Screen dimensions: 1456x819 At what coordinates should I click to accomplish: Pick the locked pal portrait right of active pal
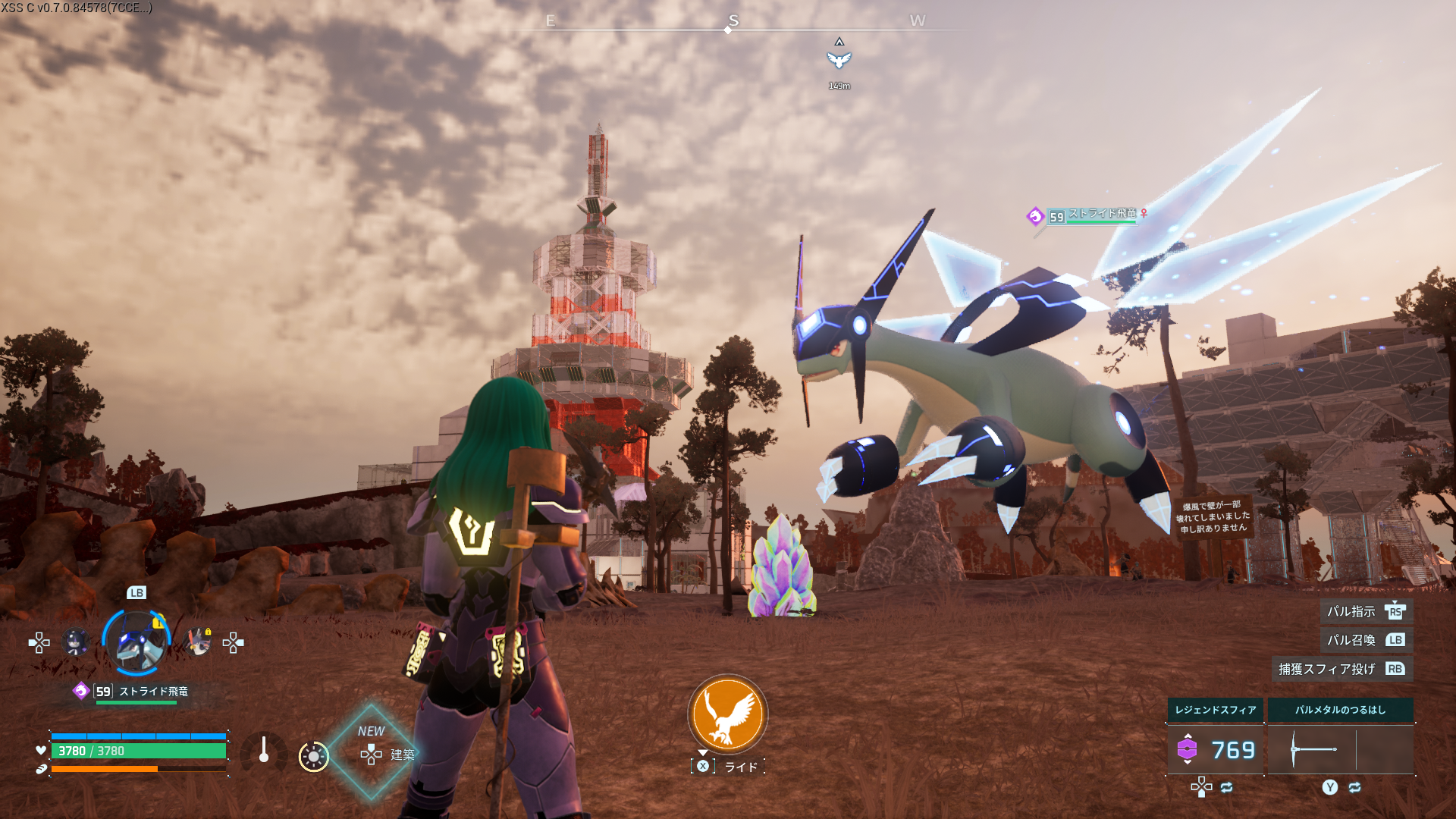[198, 642]
